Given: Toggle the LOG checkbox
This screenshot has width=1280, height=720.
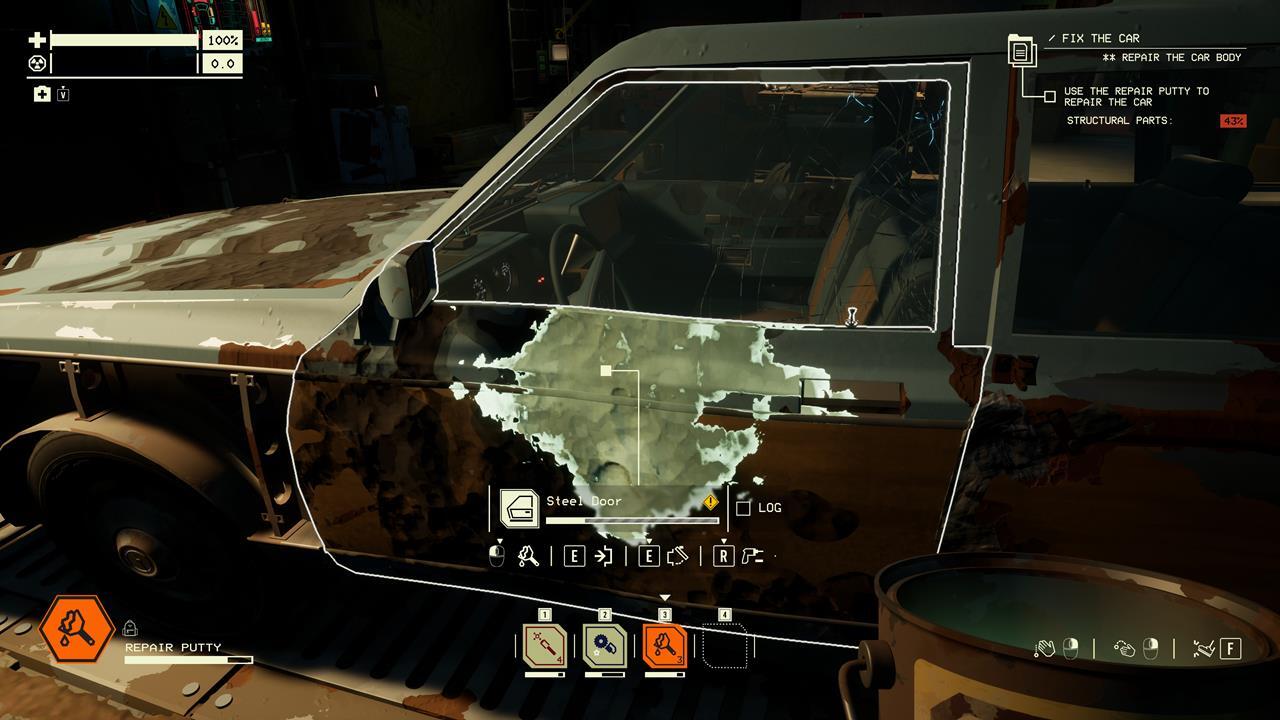Looking at the screenshot, I should pyautogui.click(x=743, y=508).
